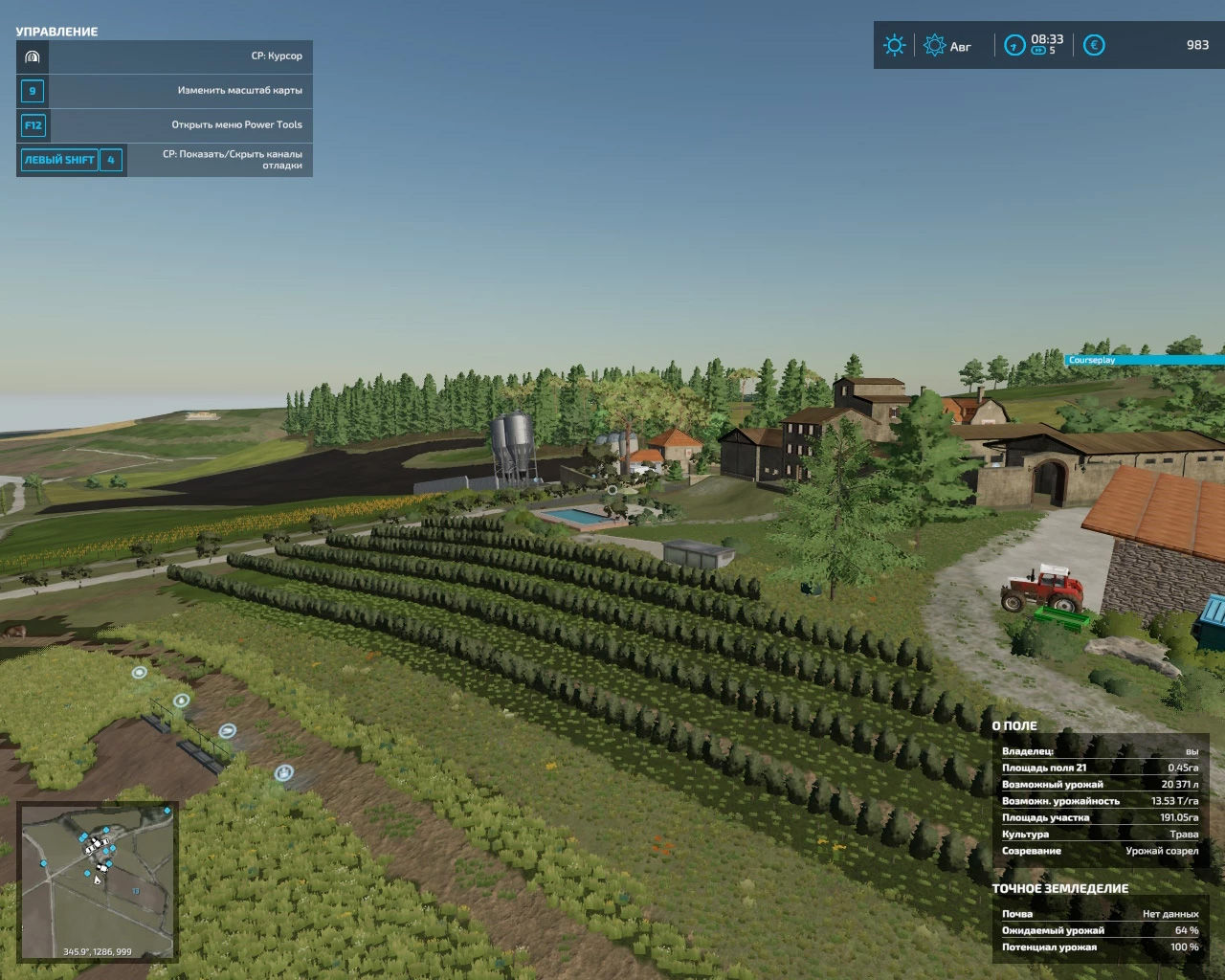Click the sunny current weather icon
1225x980 pixels.
(895, 45)
